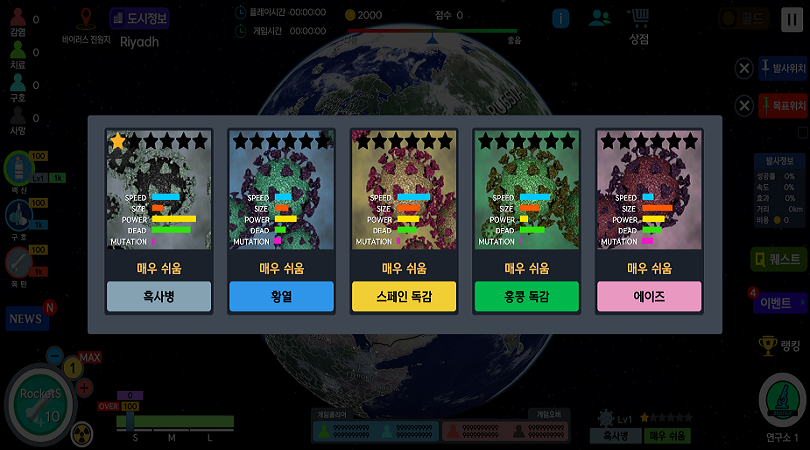Select the 홍콩 독감 virus button

tap(526, 296)
